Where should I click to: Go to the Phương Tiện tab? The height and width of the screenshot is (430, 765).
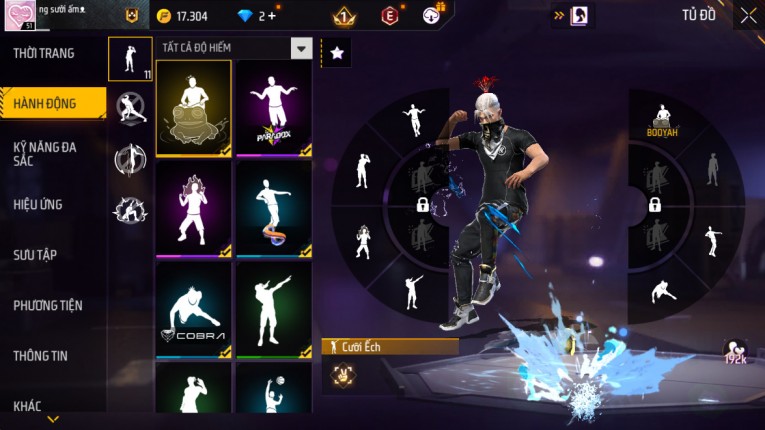[48, 305]
